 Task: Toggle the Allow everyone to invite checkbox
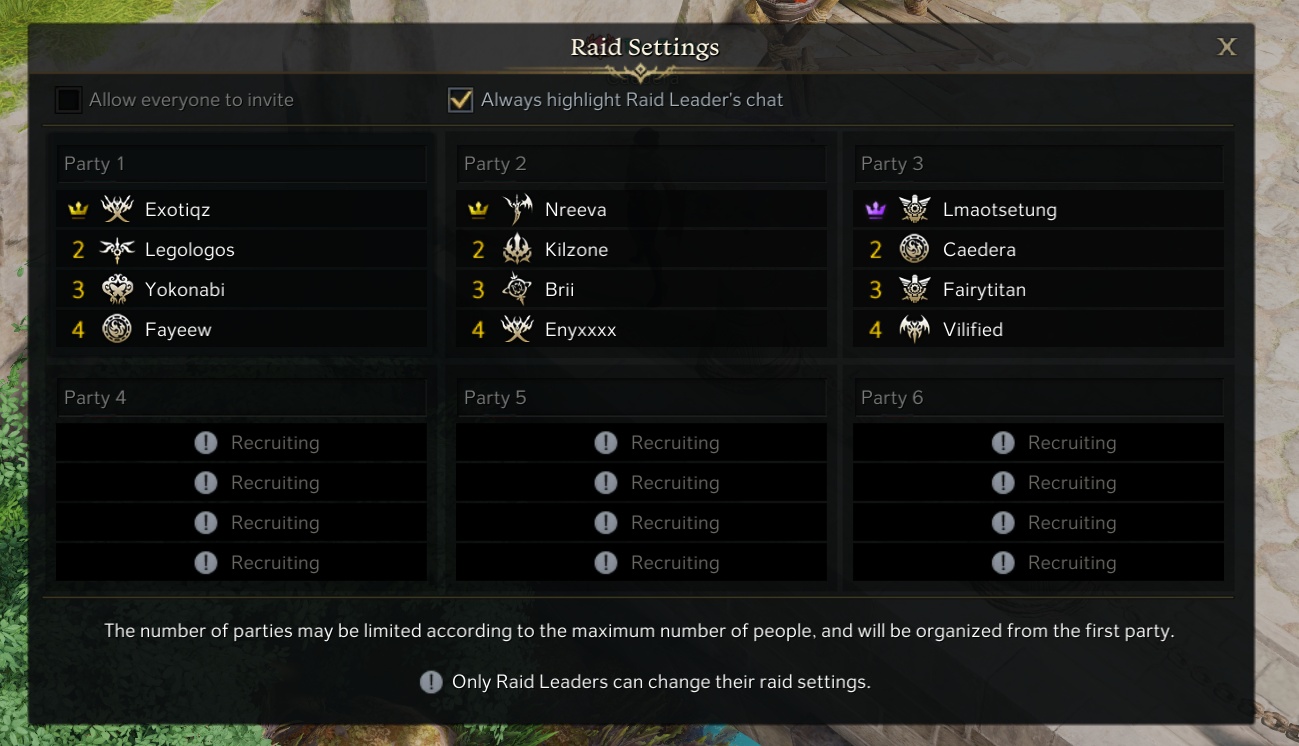68,100
